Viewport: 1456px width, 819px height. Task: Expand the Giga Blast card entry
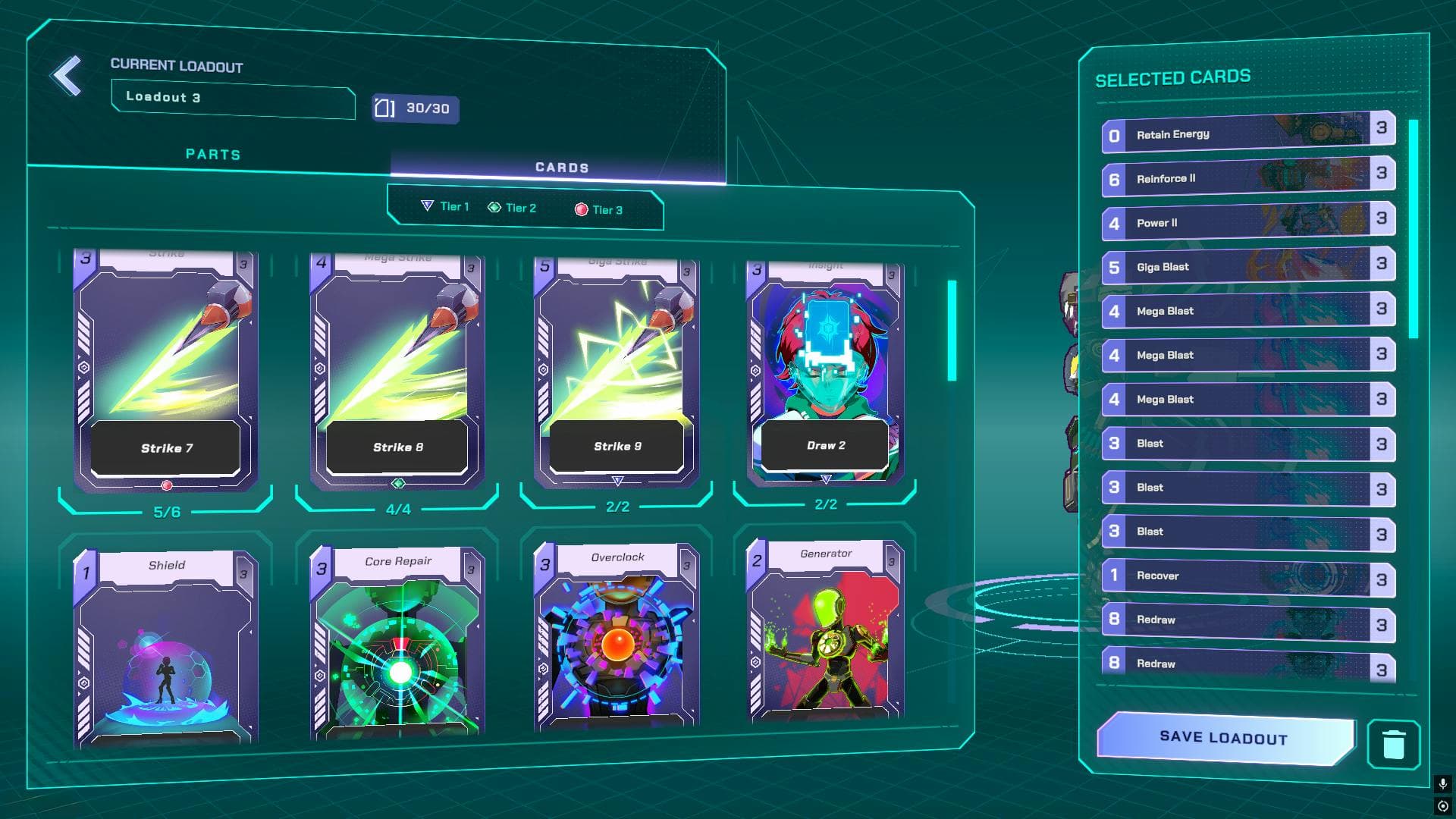[x=1244, y=267]
